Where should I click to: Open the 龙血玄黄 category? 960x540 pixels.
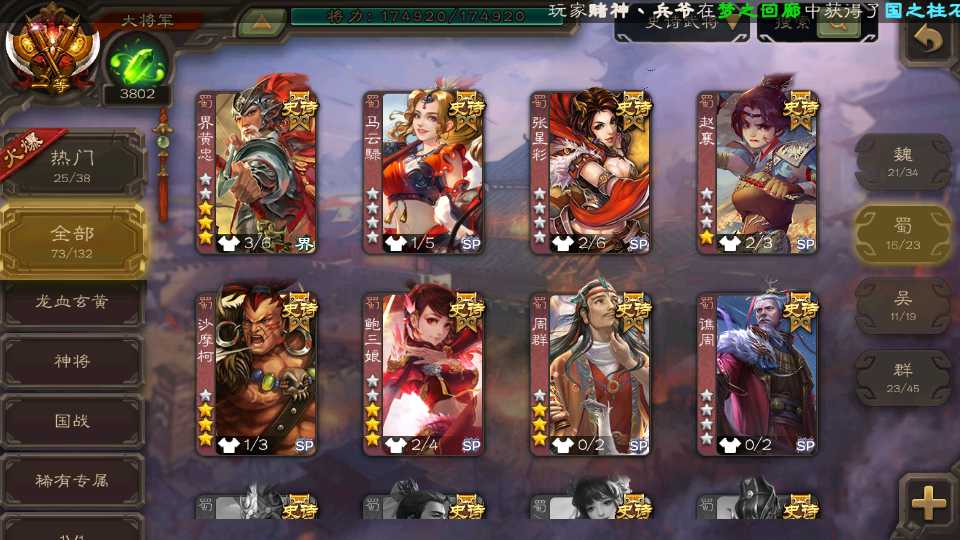72,302
